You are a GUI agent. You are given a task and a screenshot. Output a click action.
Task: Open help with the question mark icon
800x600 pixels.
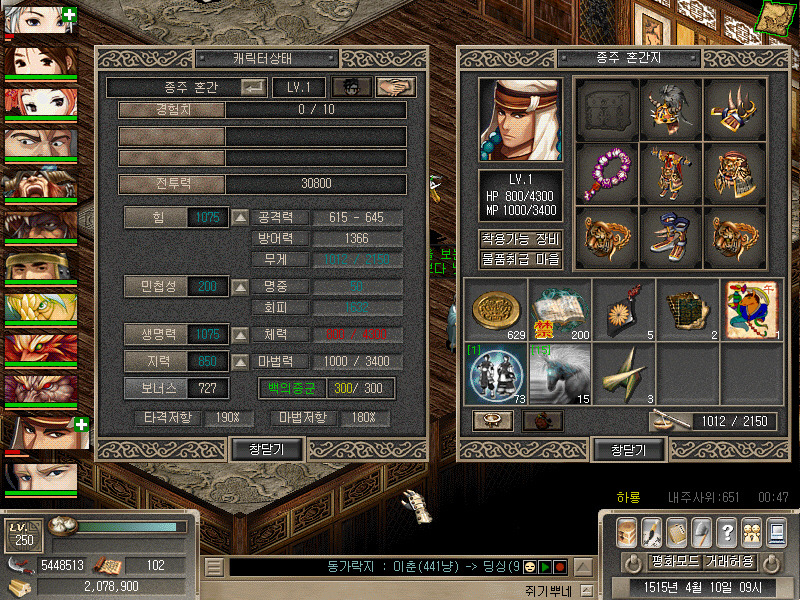(x=727, y=531)
